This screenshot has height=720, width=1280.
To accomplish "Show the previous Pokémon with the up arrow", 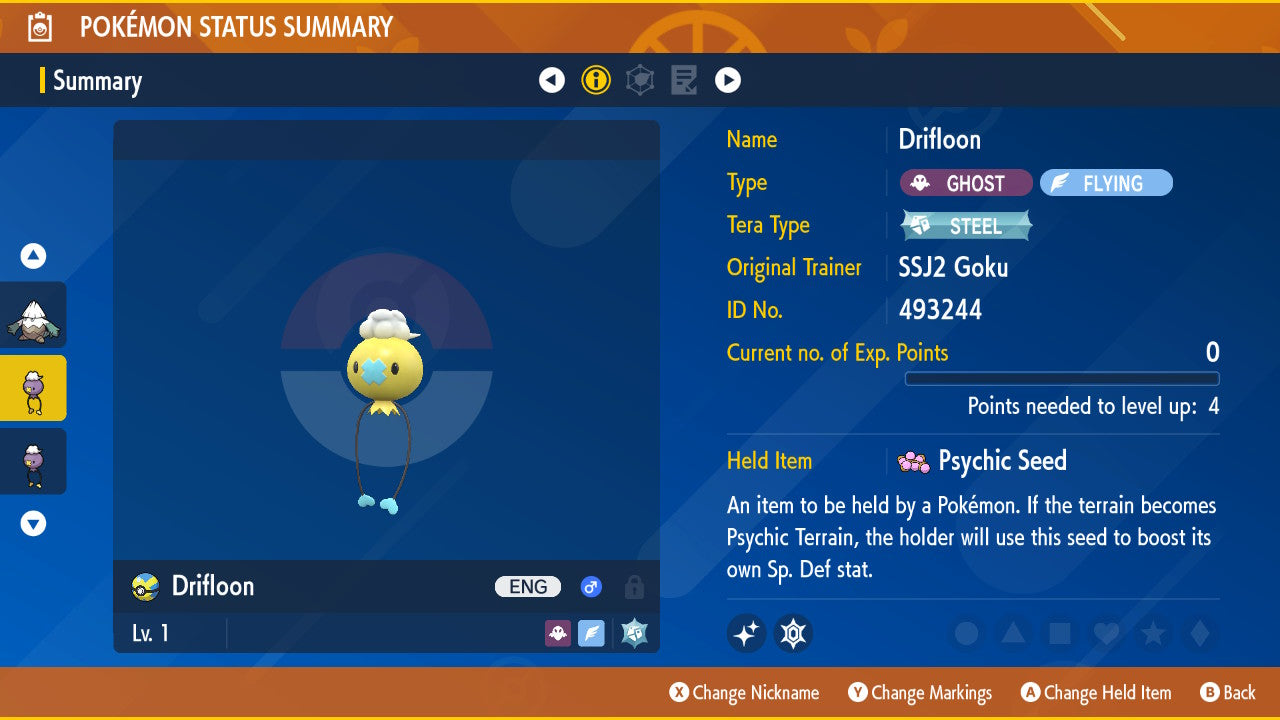I will point(34,257).
